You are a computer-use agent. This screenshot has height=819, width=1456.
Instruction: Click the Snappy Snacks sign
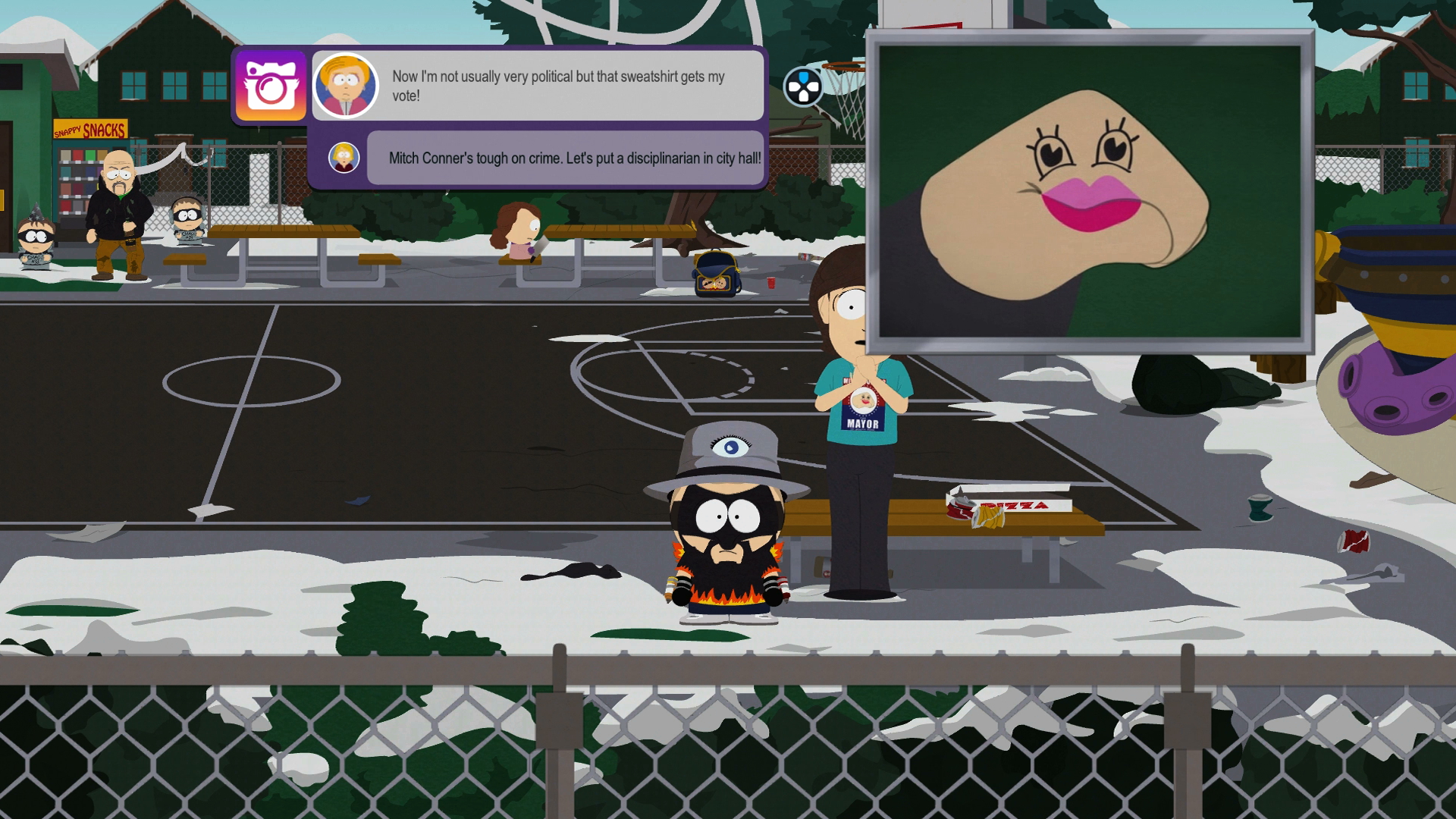click(90, 127)
